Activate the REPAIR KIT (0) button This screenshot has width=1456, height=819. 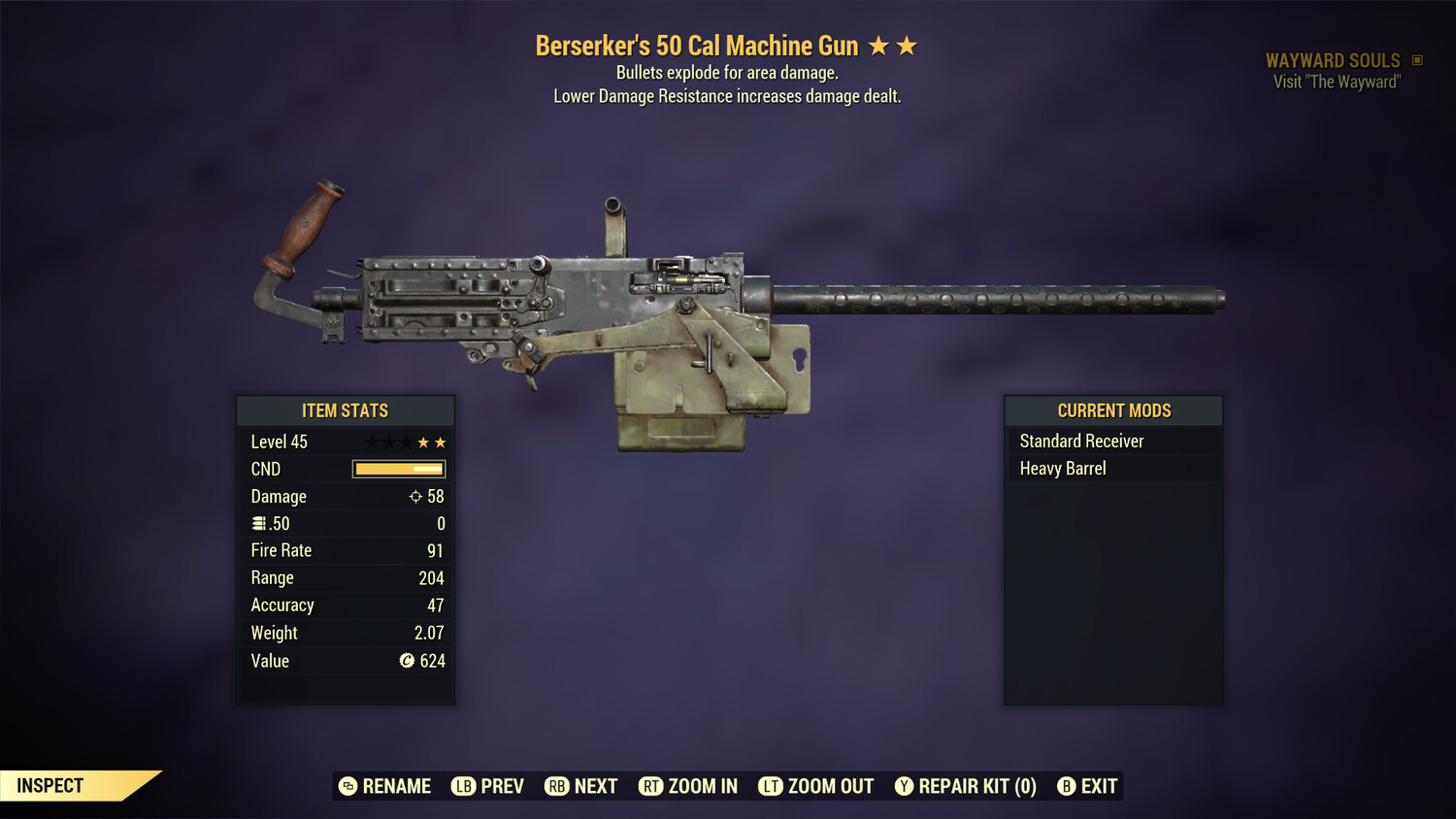coord(966,786)
